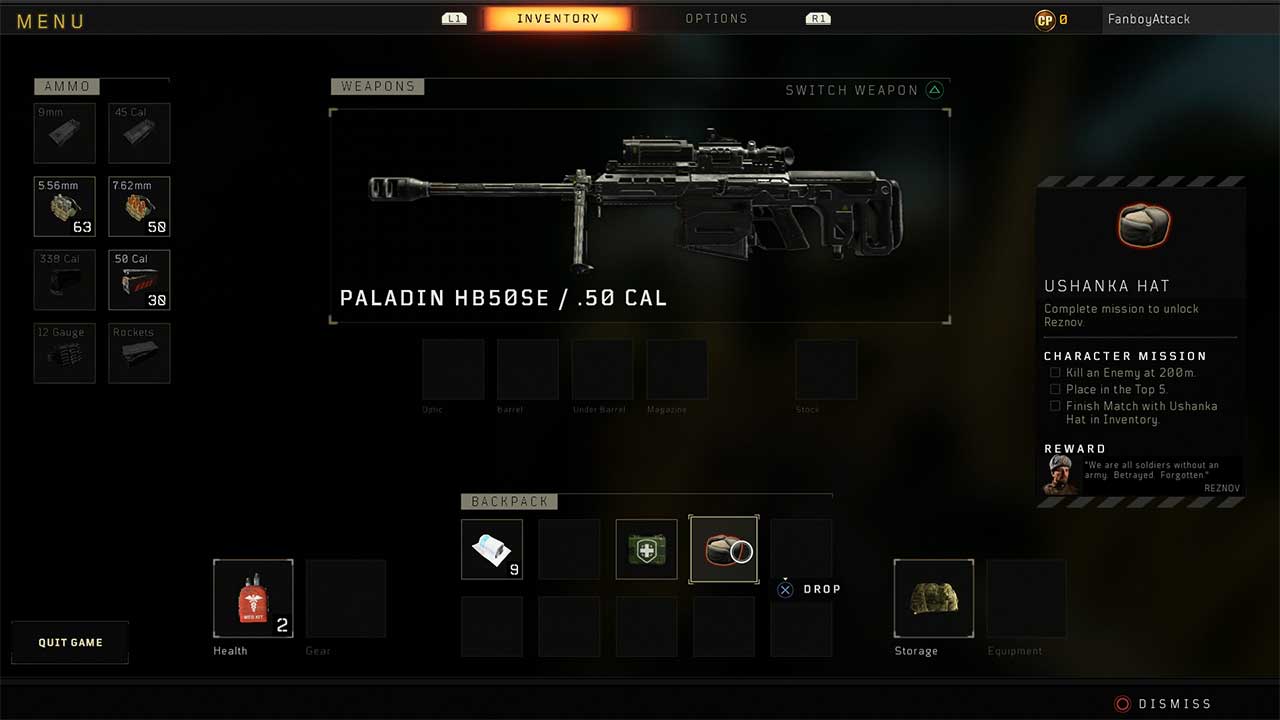Image resolution: width=1280 pixels, height=720 pixels.
Task: Select the 7.62mm ammo slot
Action: (x=139, y=207)
